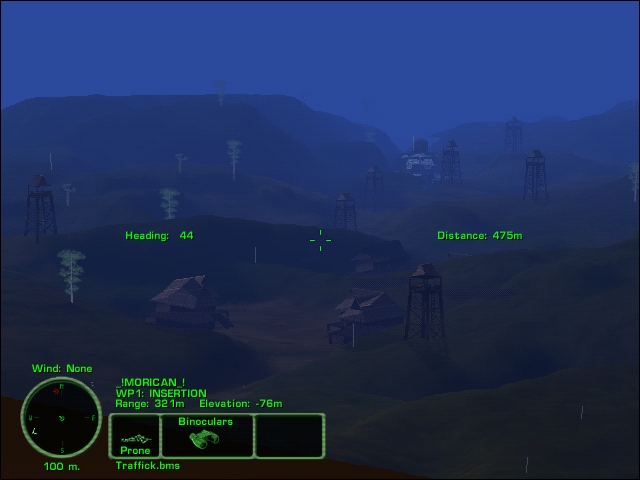The height and width of the screenshot is (480, 640).
Task: Click the circular compass radar minimap
Action: pos(61,417)
